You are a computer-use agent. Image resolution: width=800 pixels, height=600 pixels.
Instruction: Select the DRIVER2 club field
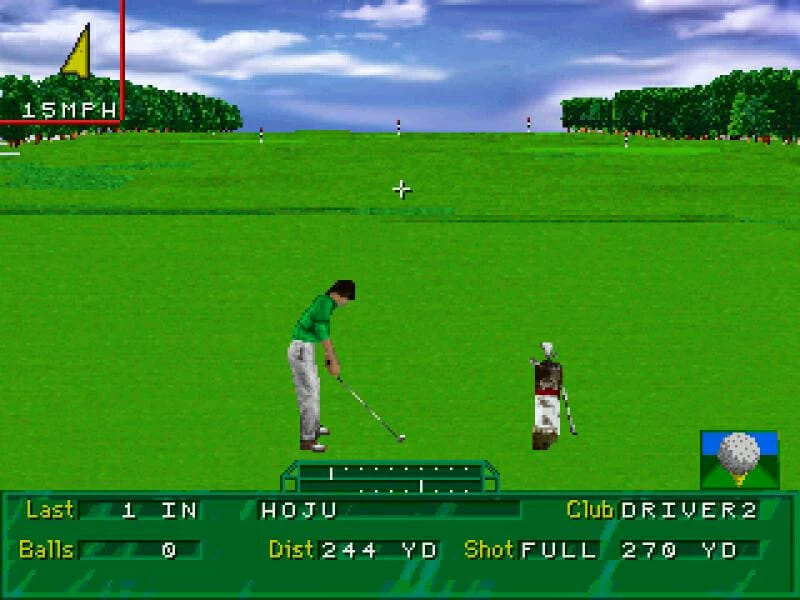pos(688,510)
